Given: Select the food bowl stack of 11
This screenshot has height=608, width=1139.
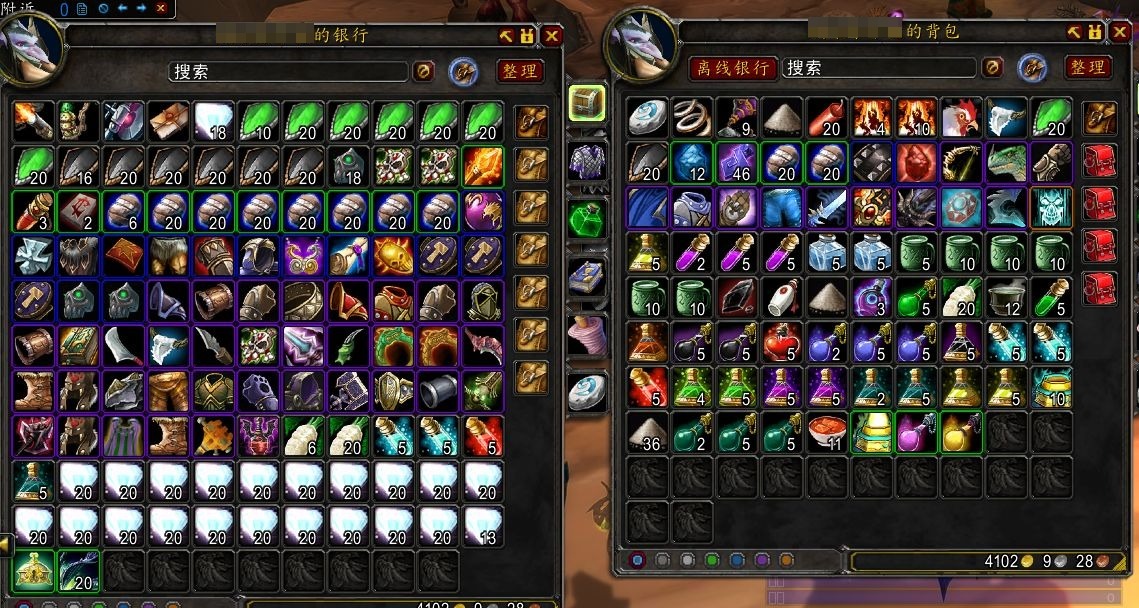Looking at the screenshot, I should (x=828, y=432).
